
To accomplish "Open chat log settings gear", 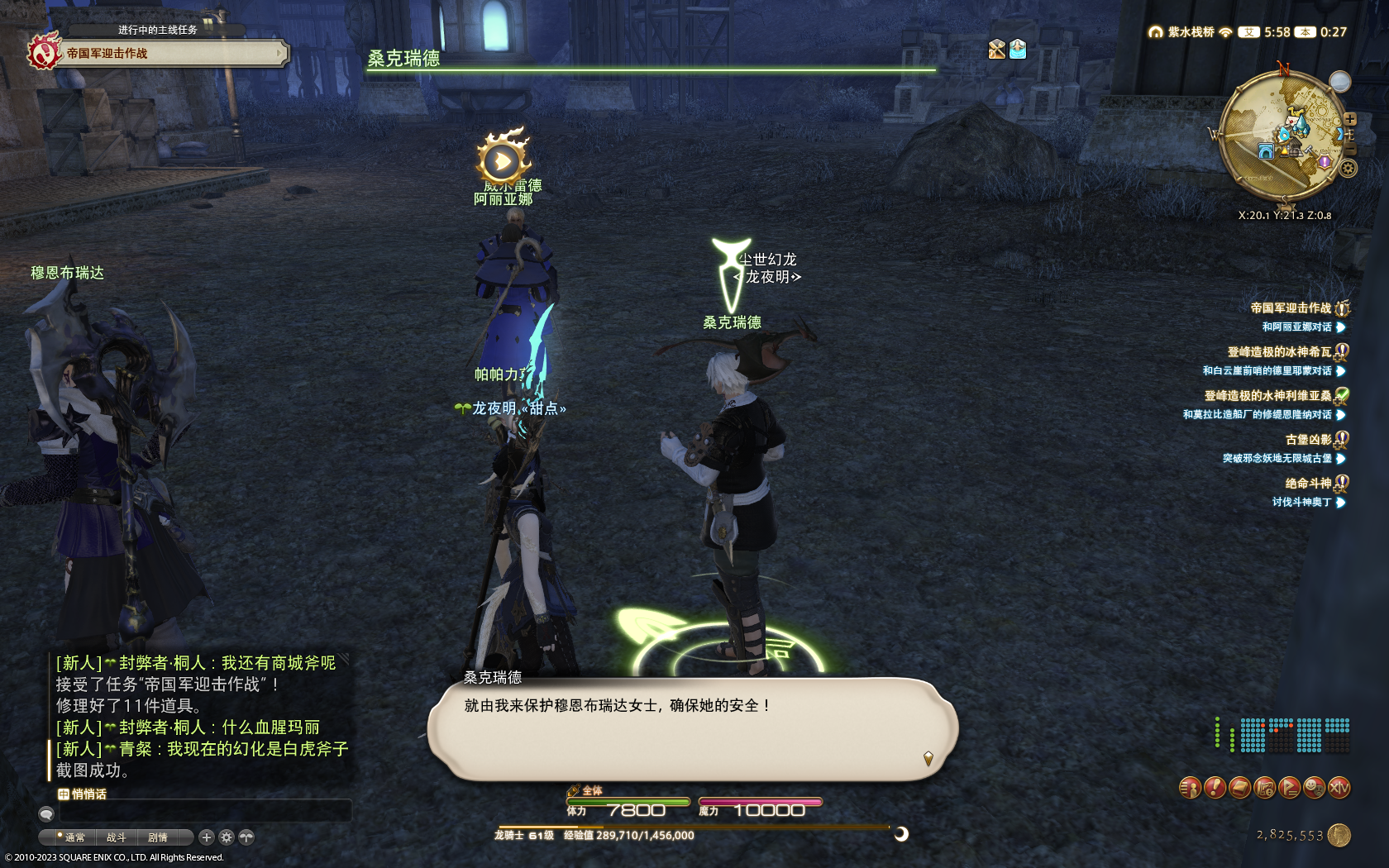I will tap(227, 837).
